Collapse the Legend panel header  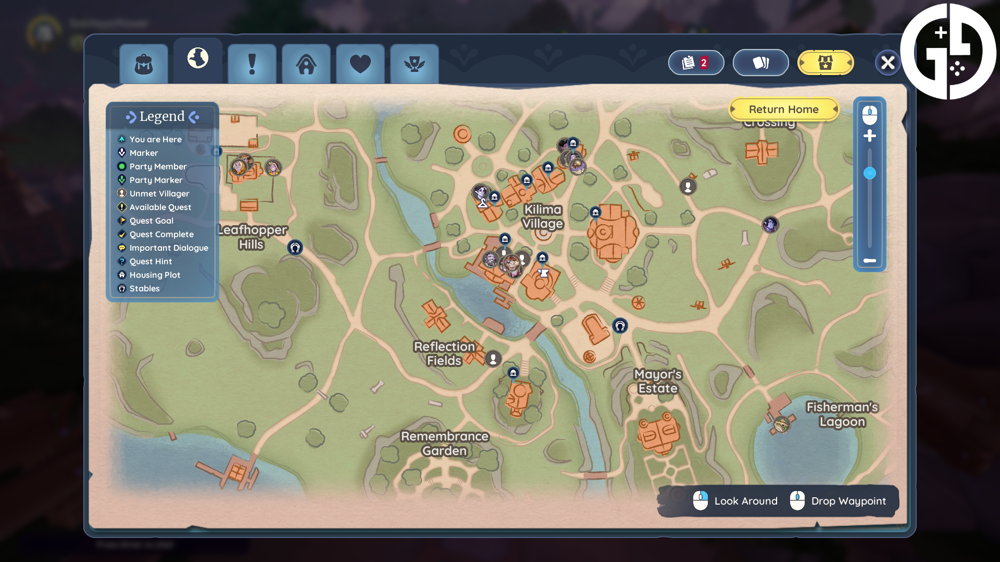162,117
